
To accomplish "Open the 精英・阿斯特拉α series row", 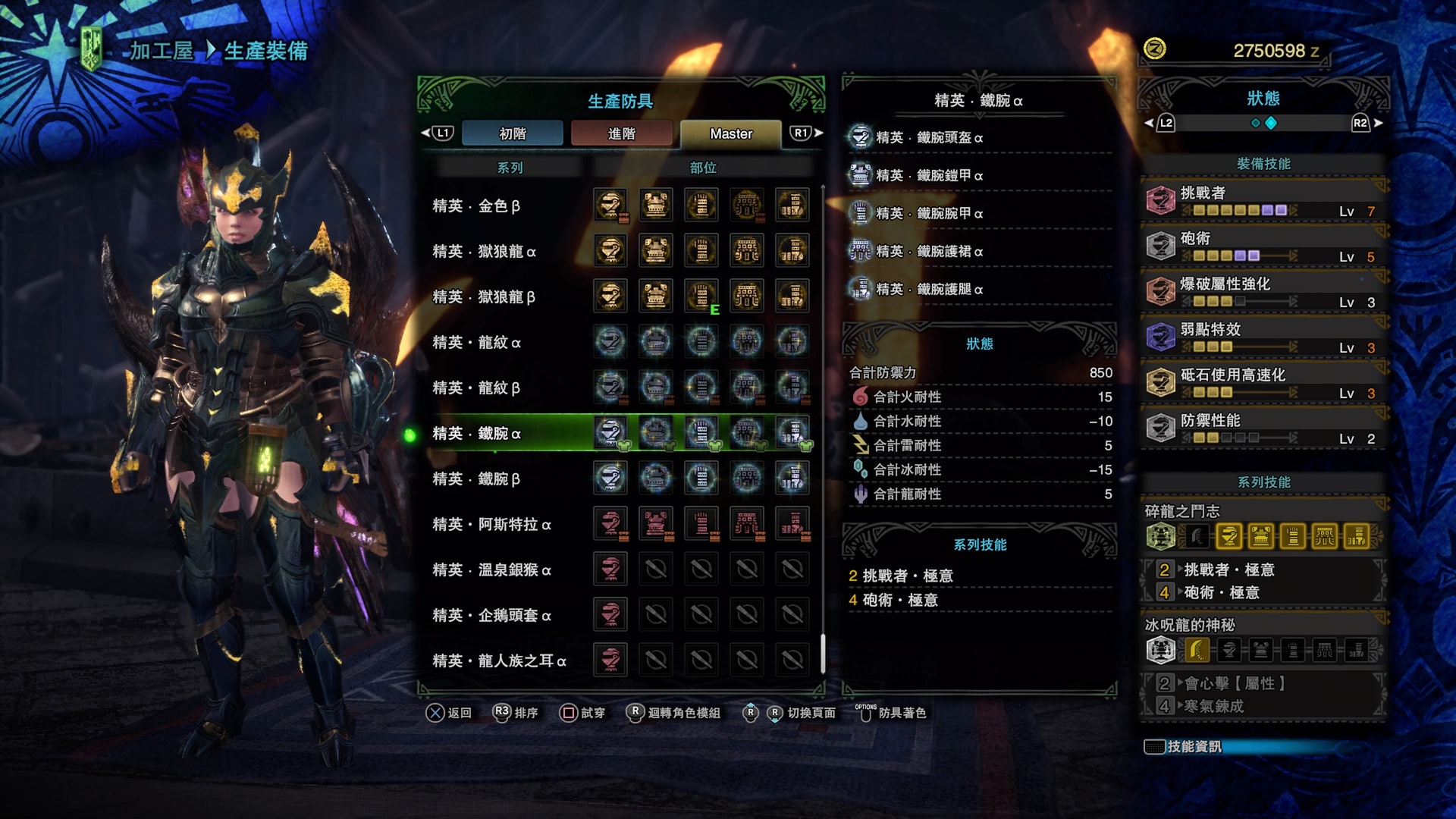I will pos(491,525).
